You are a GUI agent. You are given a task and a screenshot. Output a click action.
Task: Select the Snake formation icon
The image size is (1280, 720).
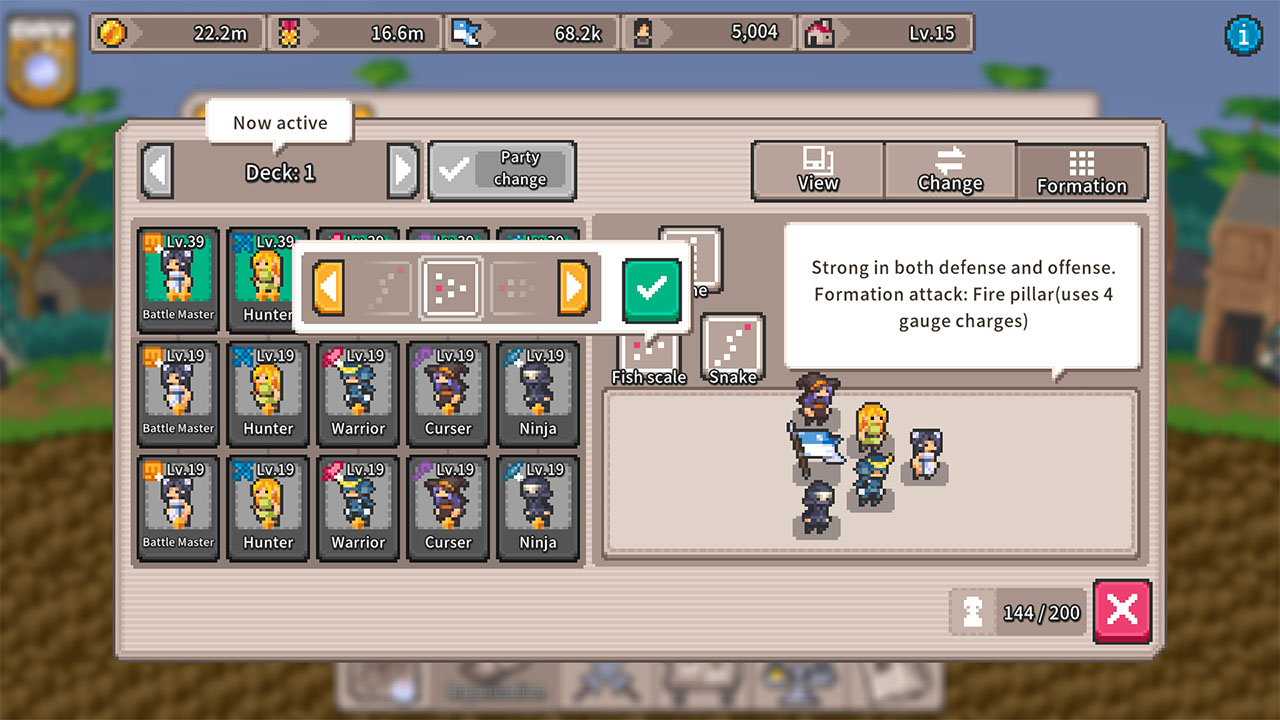click(733, 347)
